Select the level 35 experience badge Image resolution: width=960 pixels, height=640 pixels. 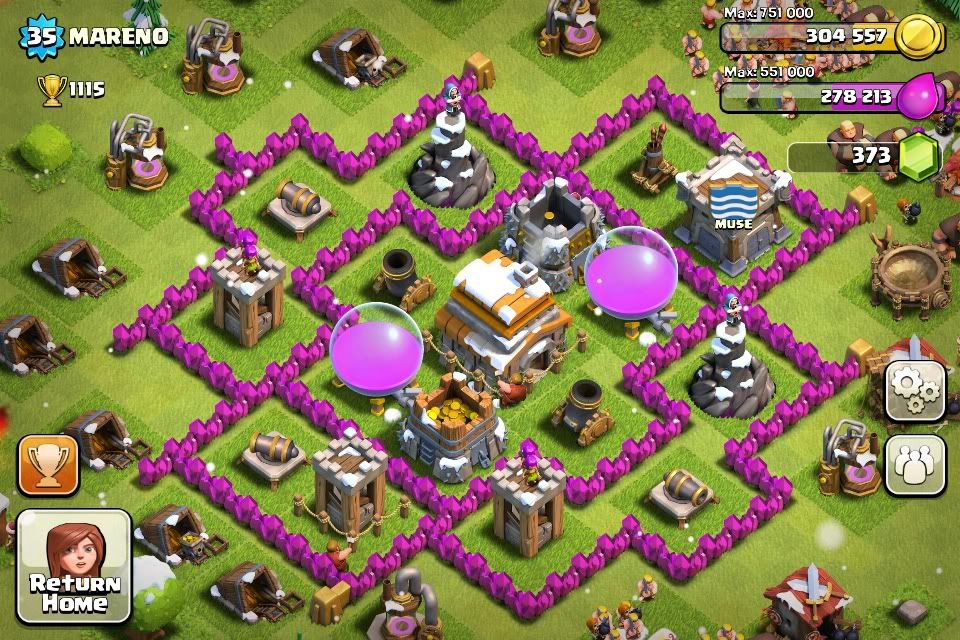[43, 37]
